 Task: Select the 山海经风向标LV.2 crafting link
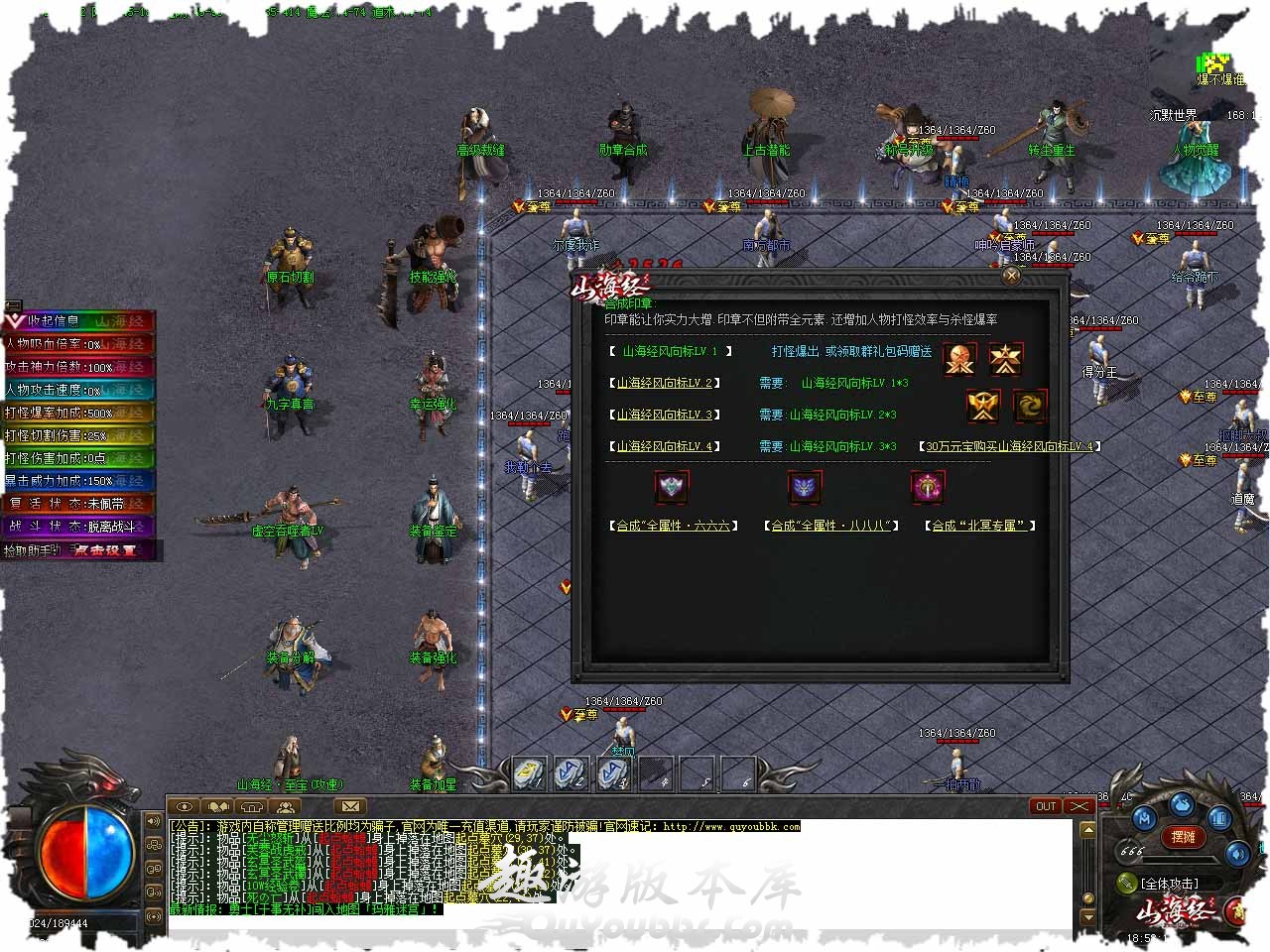tap(664, 383)
